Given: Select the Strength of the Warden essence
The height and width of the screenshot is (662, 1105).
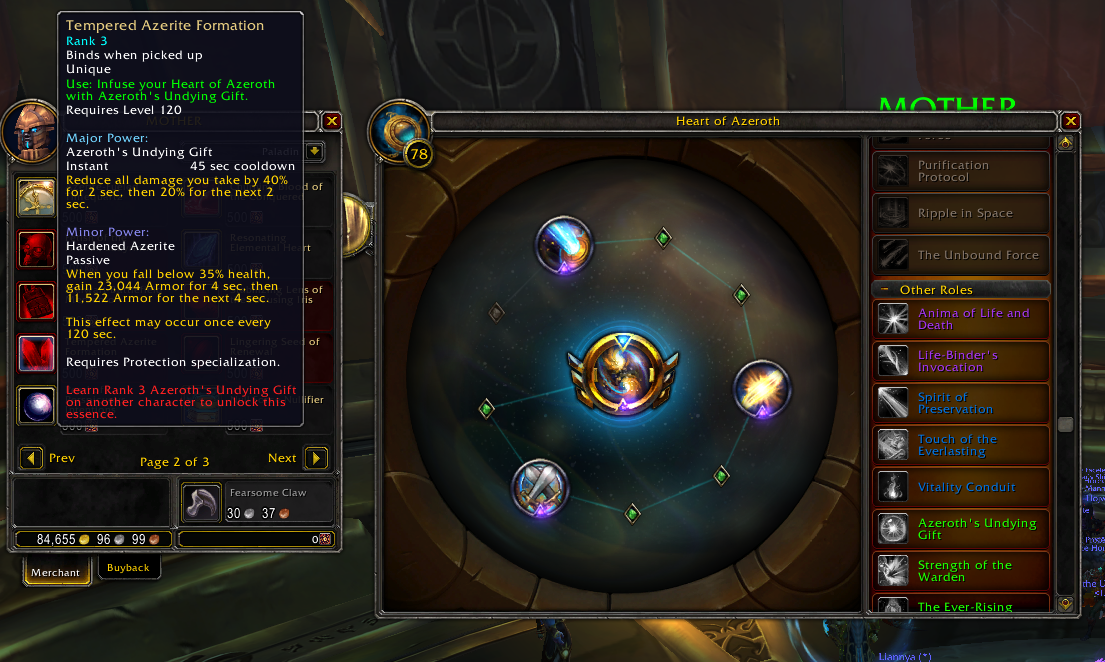Looking at the screenshot, I should coord(962,571).
